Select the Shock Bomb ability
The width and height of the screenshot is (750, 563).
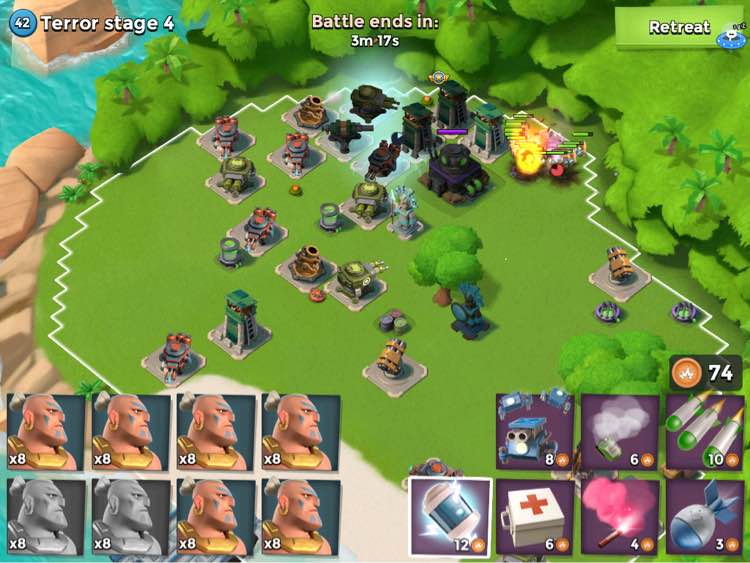pos(449,516)
